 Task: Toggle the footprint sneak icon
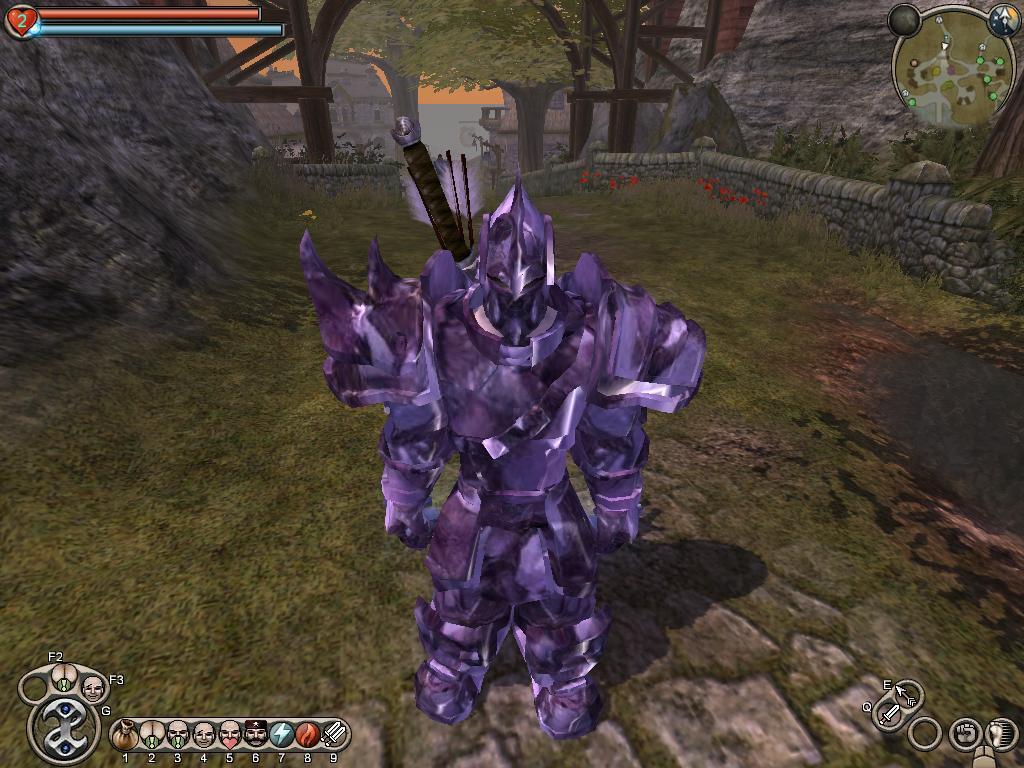(x=1001, y=734)
